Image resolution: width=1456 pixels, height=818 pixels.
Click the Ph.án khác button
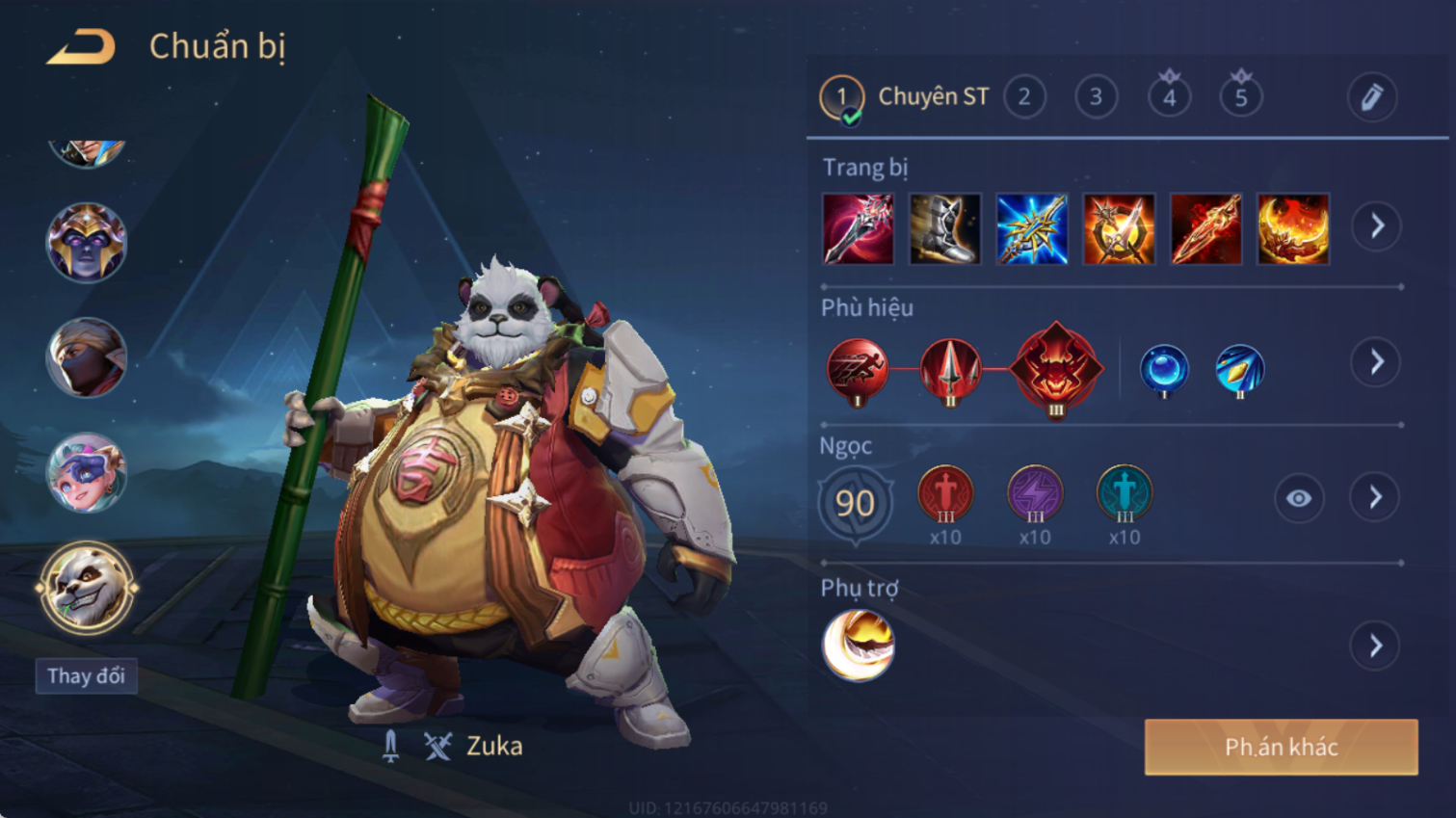coord(1281,747)
